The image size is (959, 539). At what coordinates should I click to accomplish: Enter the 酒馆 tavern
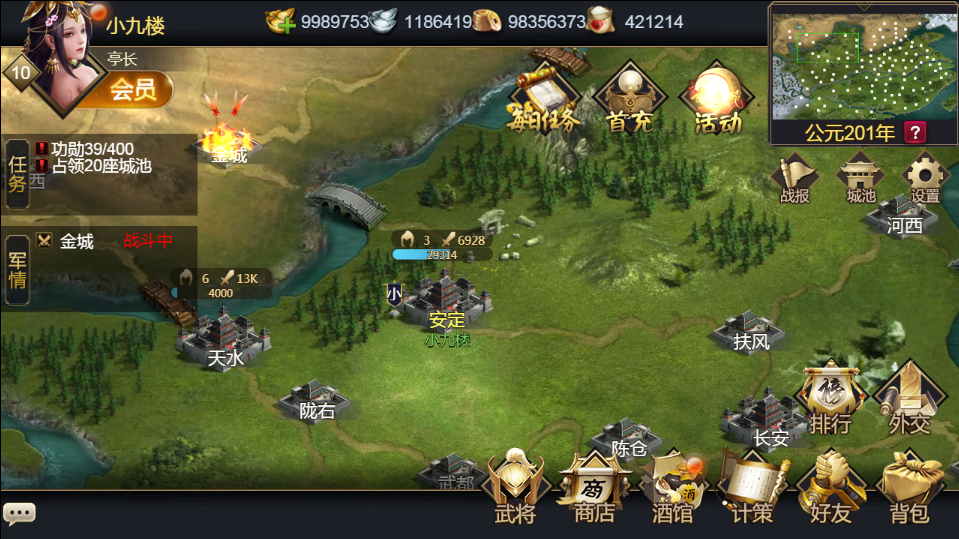(673, 488)
